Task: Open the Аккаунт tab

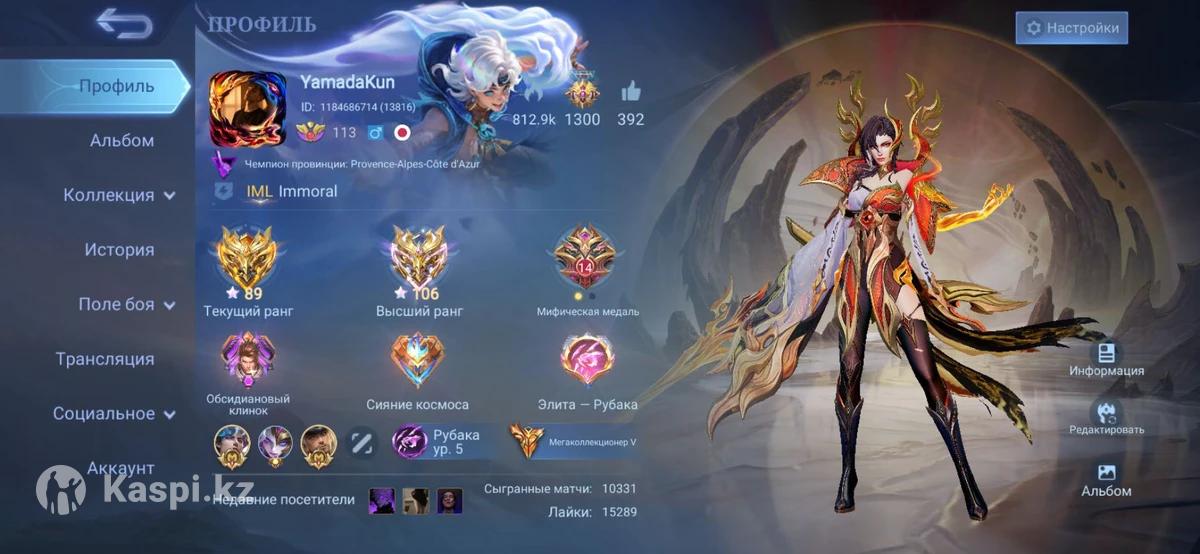Action: point(121,467)
